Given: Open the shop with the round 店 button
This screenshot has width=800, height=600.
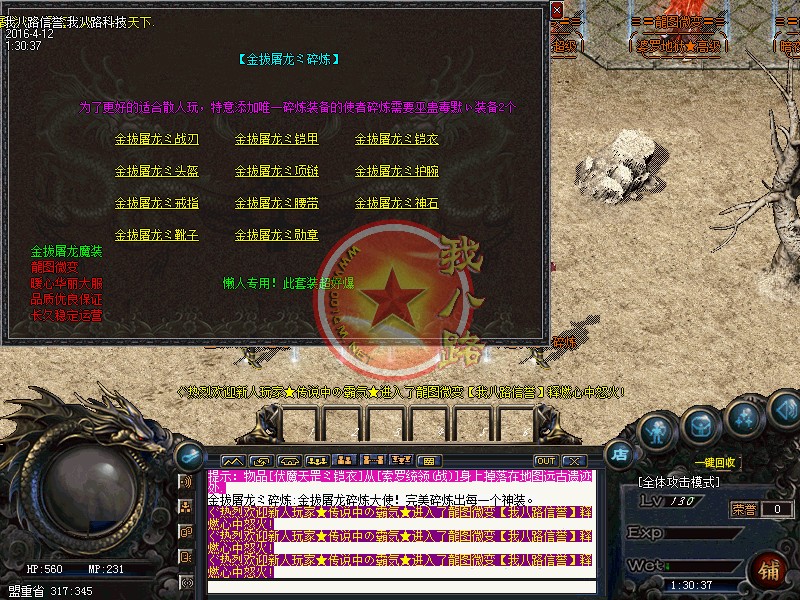Looking at the screenshot, I should click(x=620, y=451).
